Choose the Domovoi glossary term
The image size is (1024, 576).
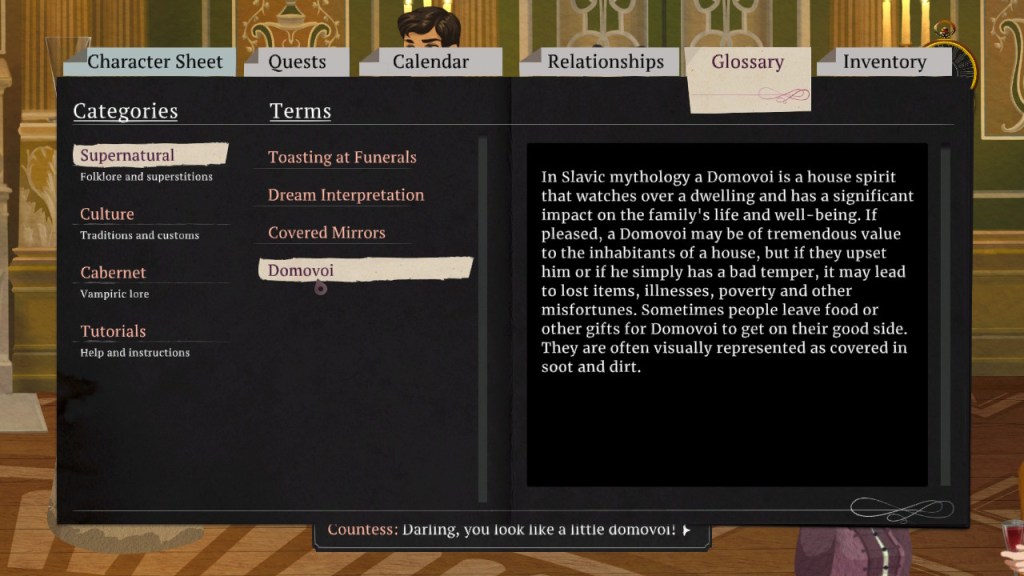click(301, 271)
